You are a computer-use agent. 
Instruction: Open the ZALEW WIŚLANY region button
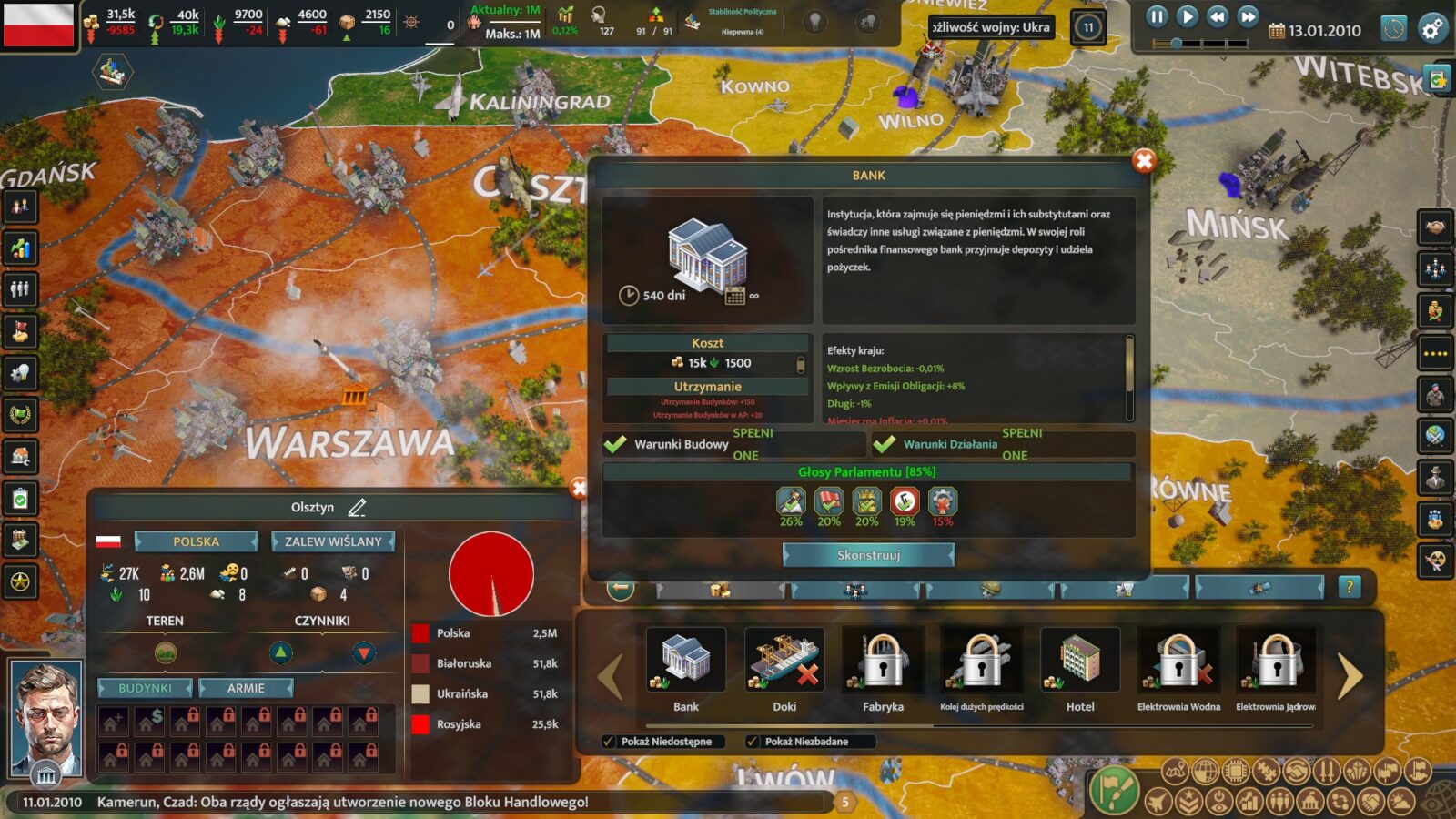click(333, 541)
